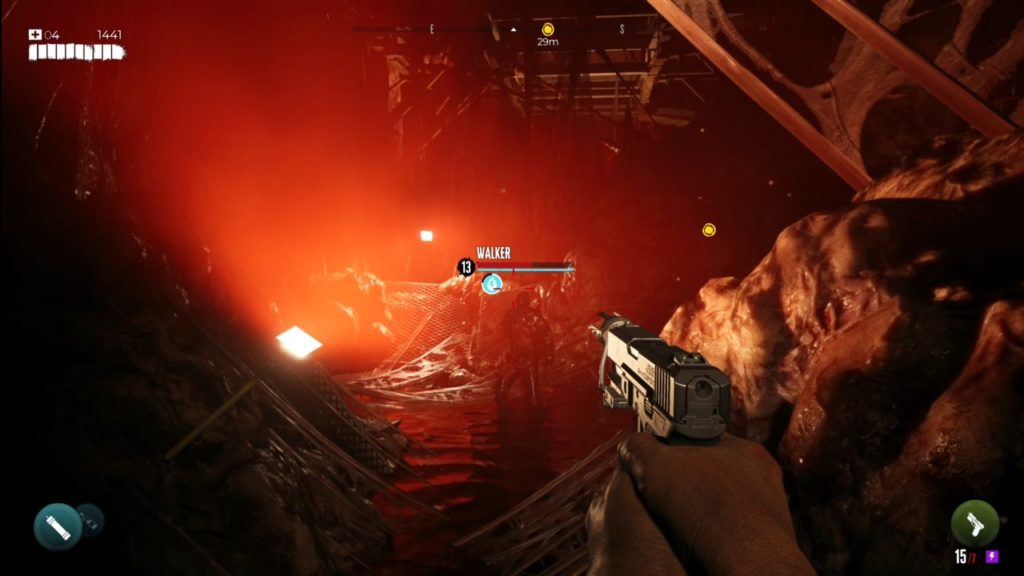Click the yellow objective marker on compass
Image resolution: width=1024 pixels, height=576 pixels.
[547, 30]
